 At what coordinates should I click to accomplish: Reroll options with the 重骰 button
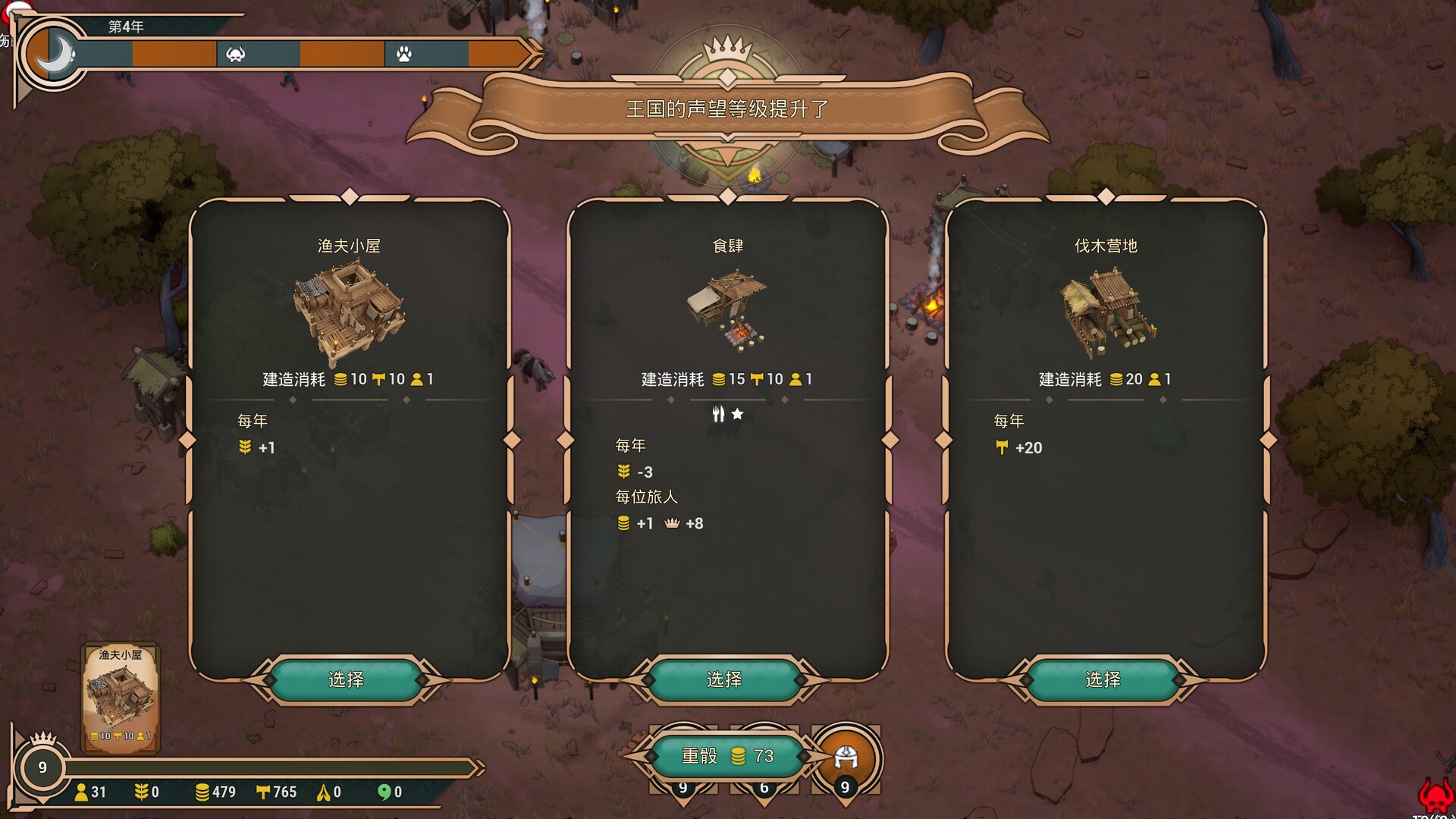coord(726,756)
